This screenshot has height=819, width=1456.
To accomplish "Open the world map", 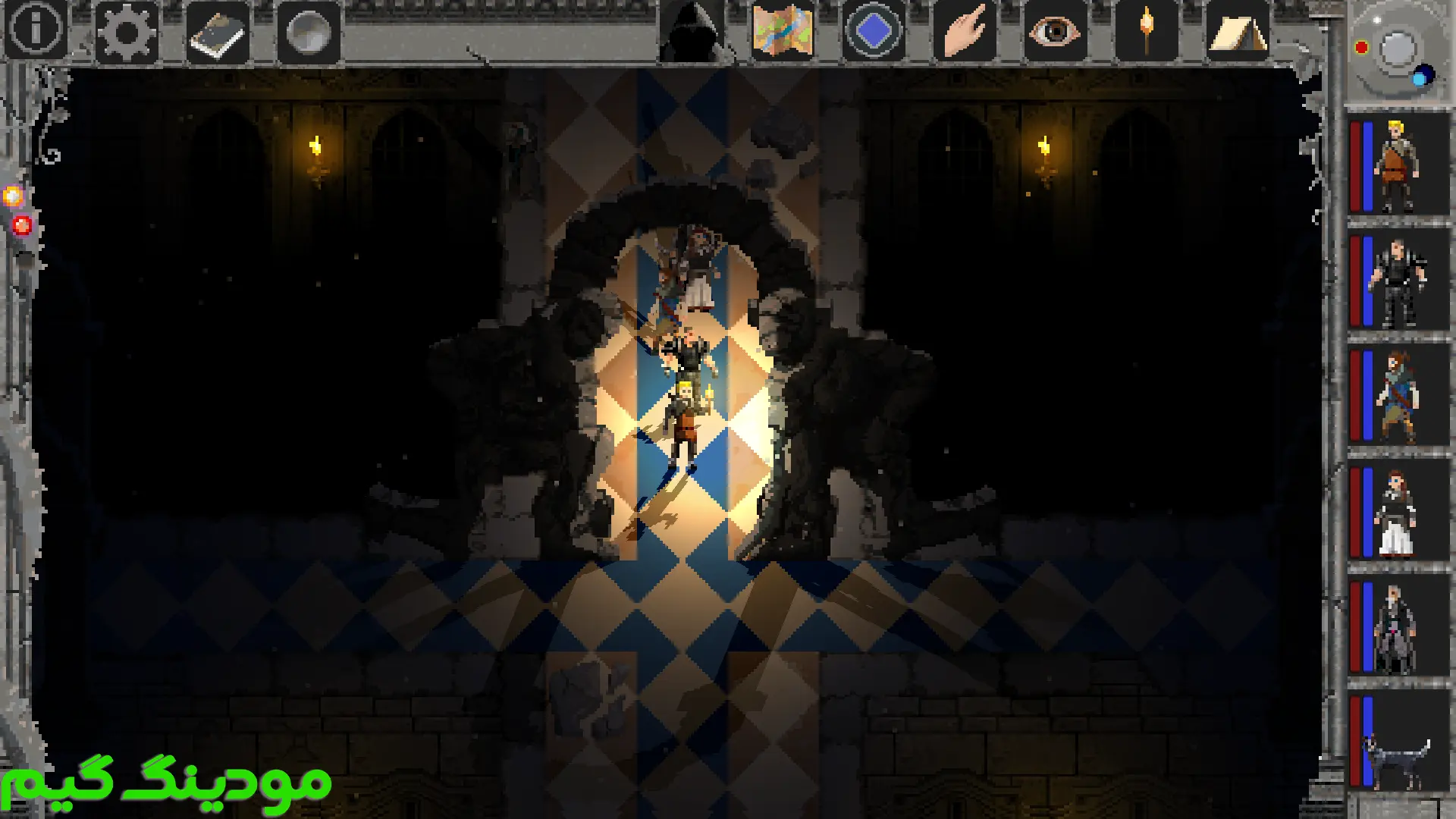I will [783, 31].
